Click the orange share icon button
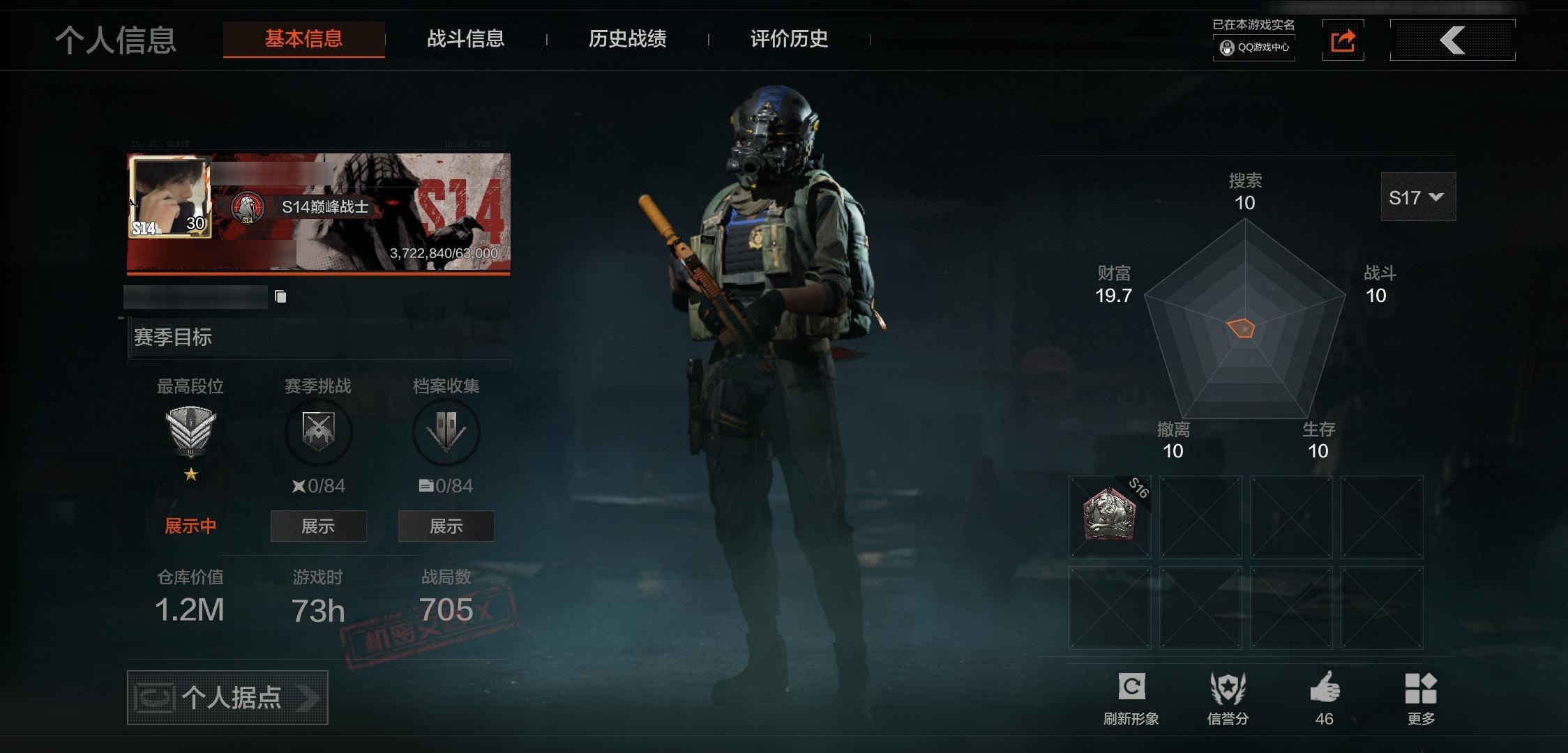 pos(1343,40)
